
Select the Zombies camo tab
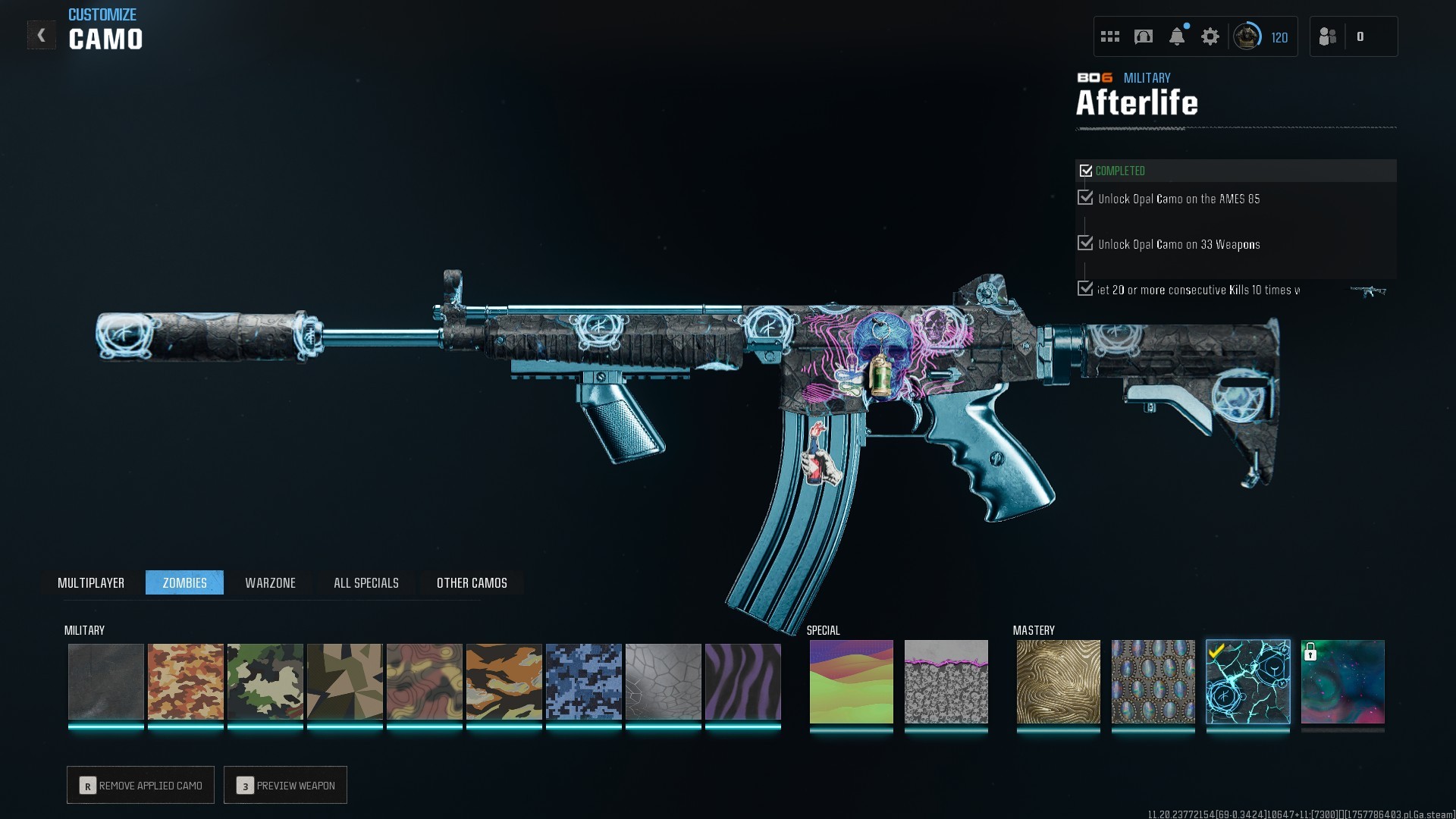184,582
